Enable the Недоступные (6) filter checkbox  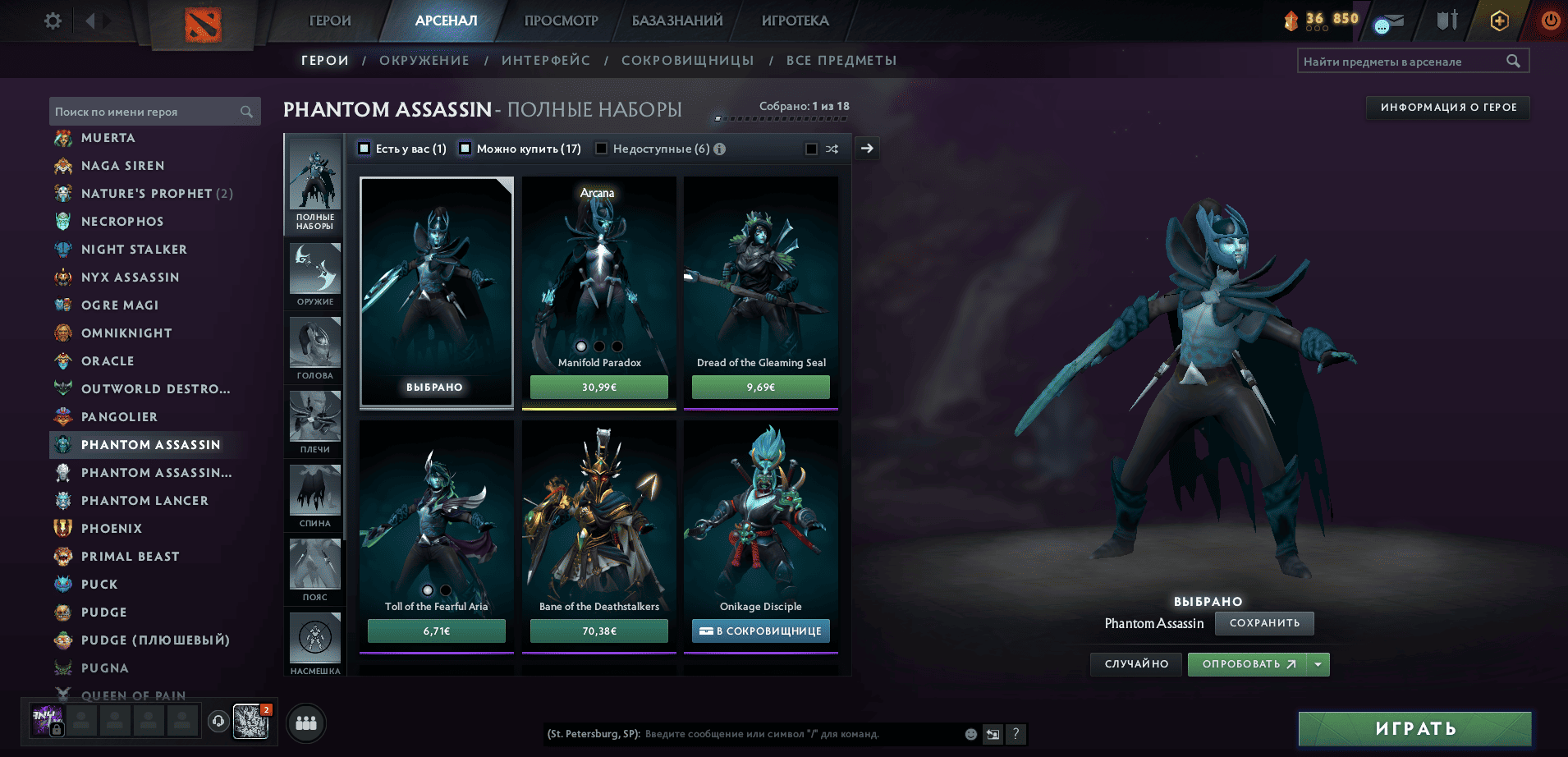(x=602, y=149)
